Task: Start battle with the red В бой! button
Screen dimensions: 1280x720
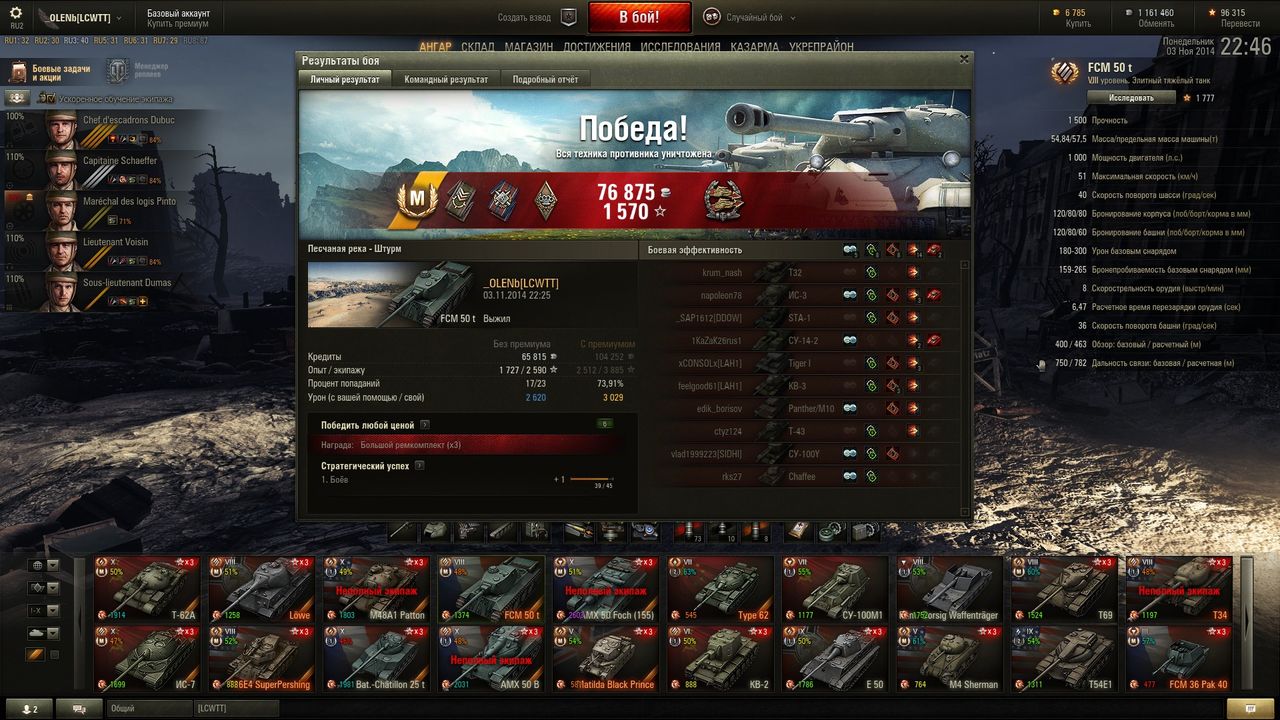Action: [639, 17]
